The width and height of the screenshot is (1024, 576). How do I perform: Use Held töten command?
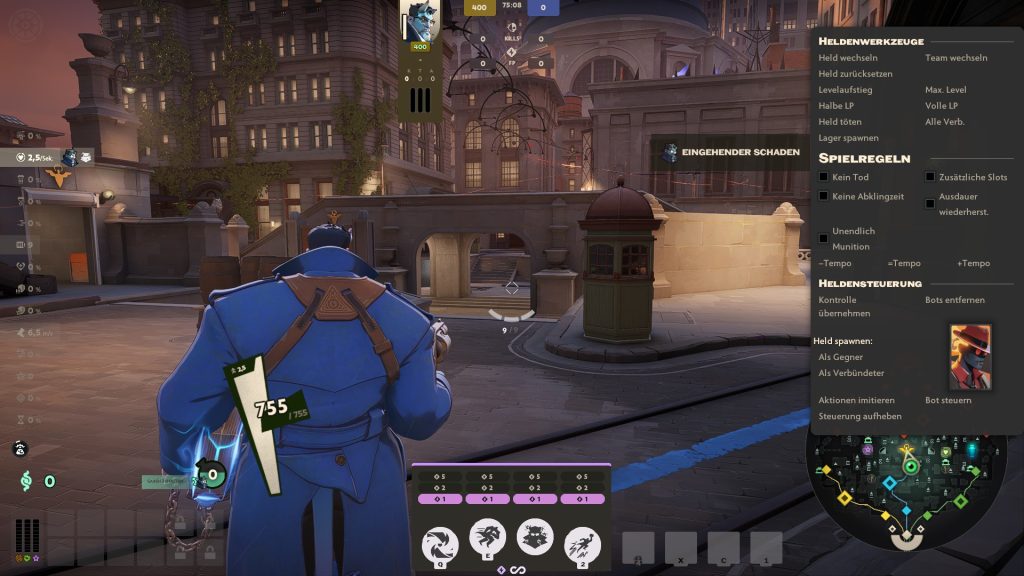(840, 122)
